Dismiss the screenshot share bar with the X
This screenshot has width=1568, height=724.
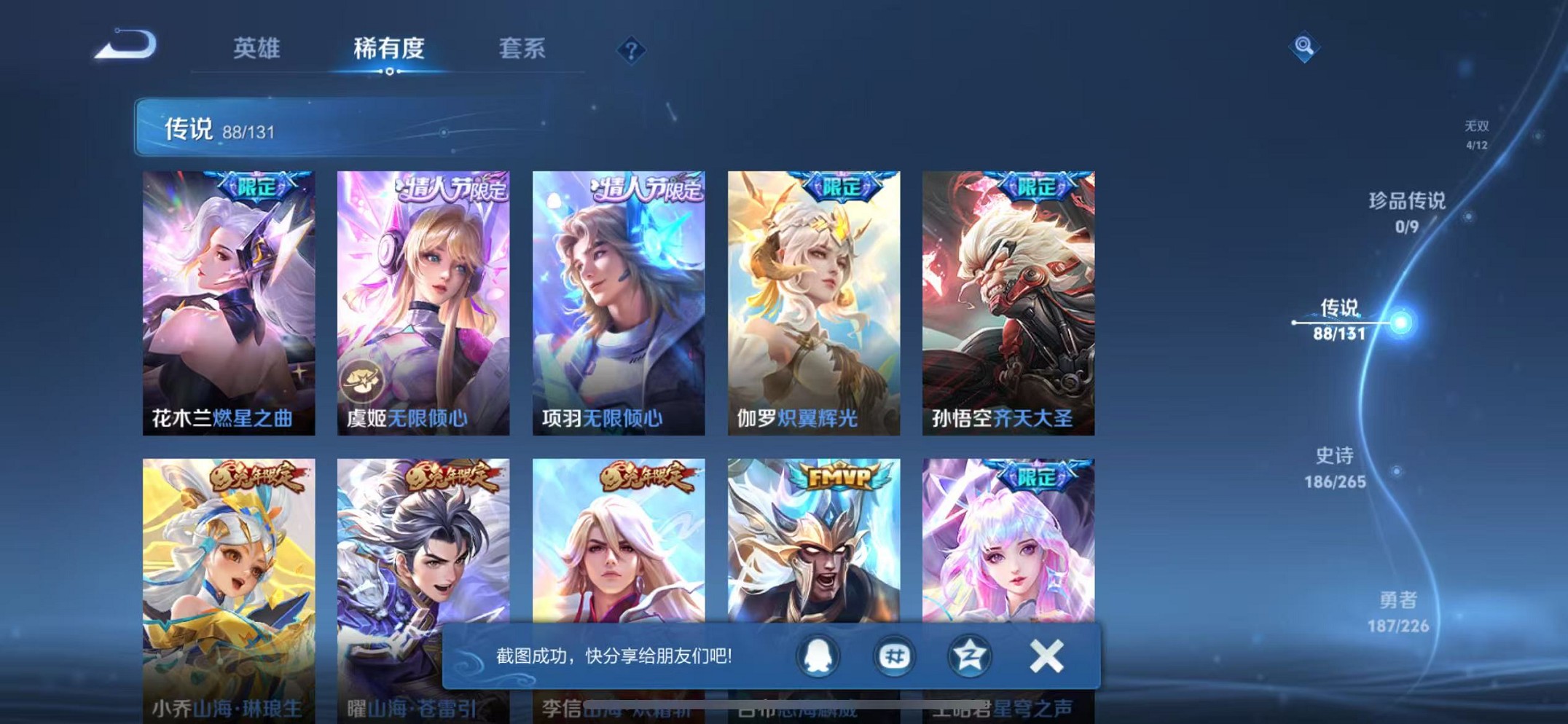point(1046,655)
